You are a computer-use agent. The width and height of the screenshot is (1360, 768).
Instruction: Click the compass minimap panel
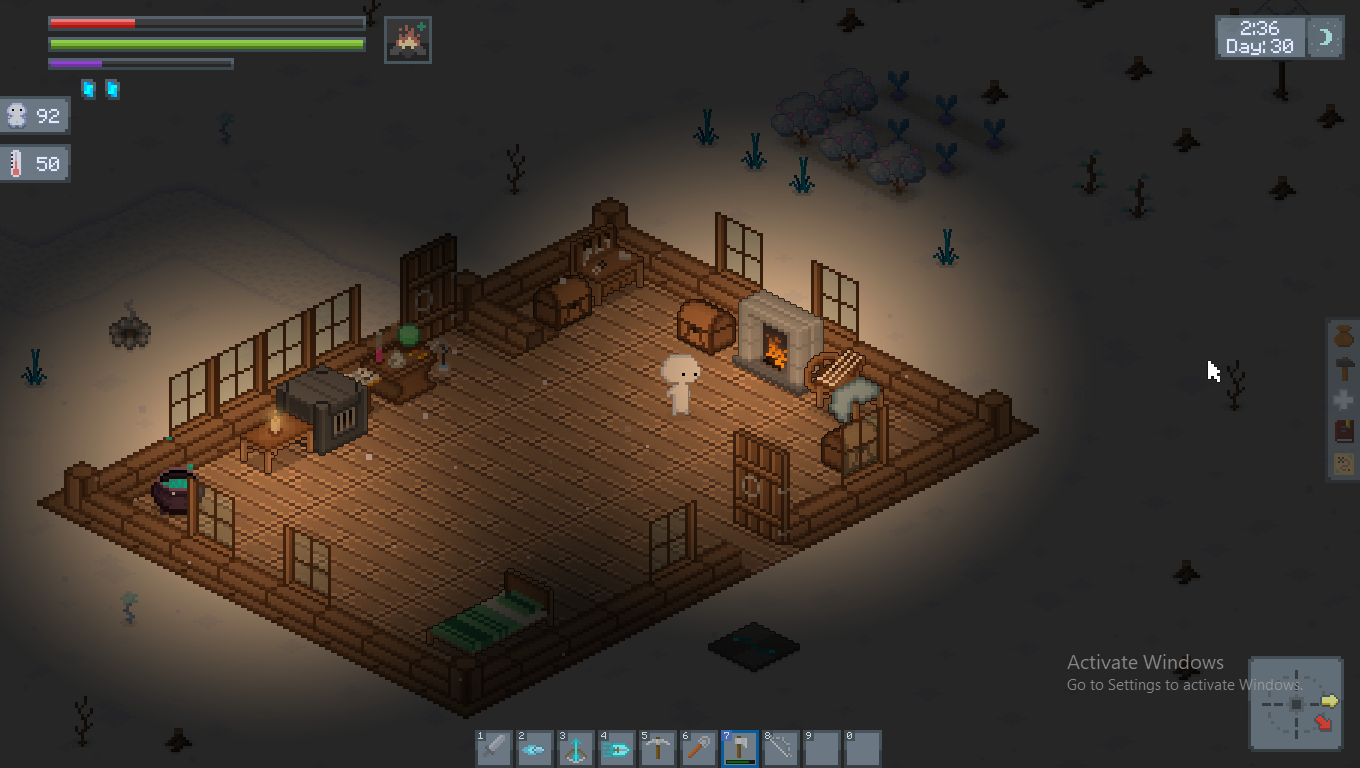[1296, 704]
